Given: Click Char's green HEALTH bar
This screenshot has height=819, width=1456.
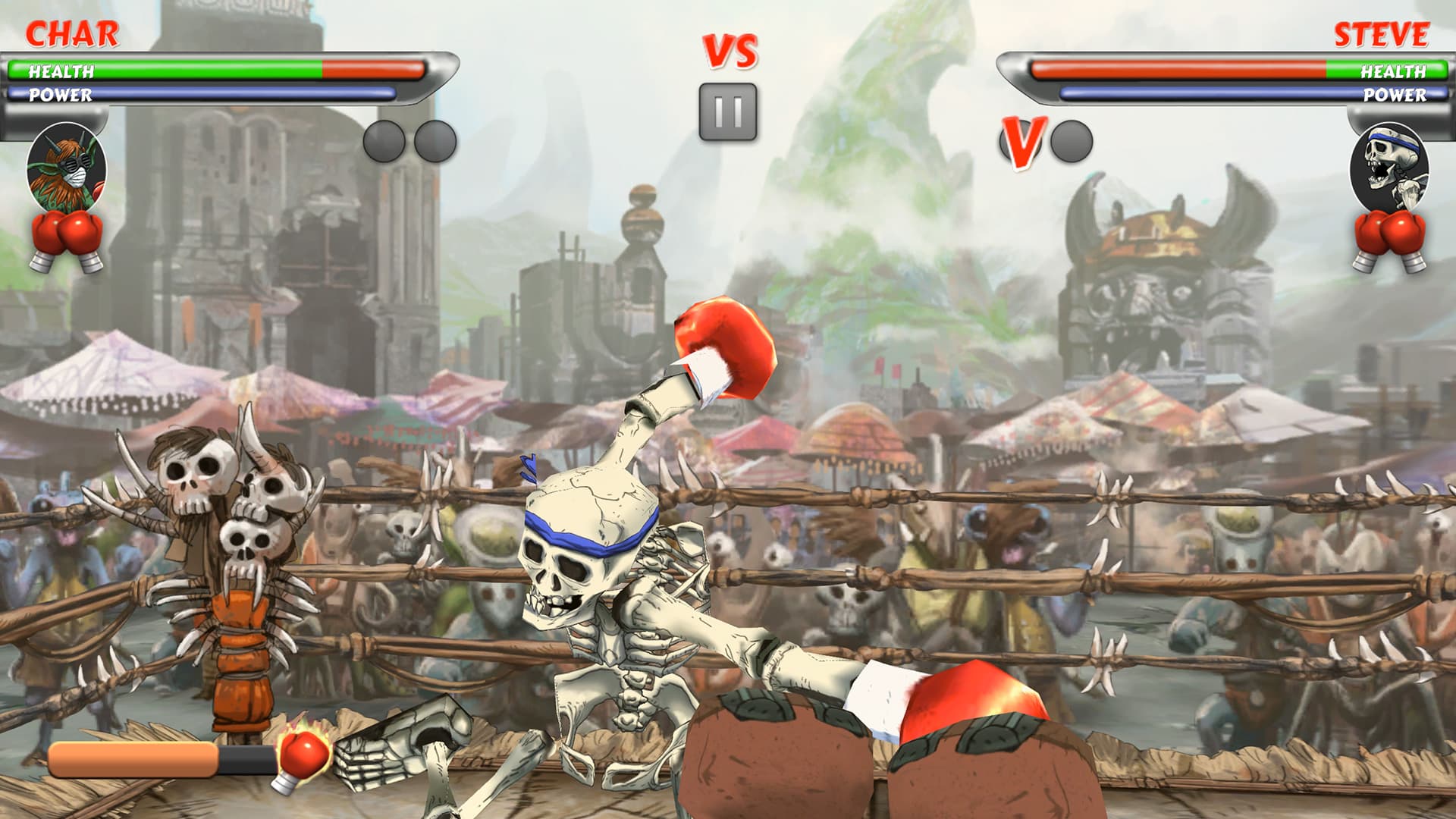Looking at the screenshot, I should pyautogui.click(x=167, y=71).
